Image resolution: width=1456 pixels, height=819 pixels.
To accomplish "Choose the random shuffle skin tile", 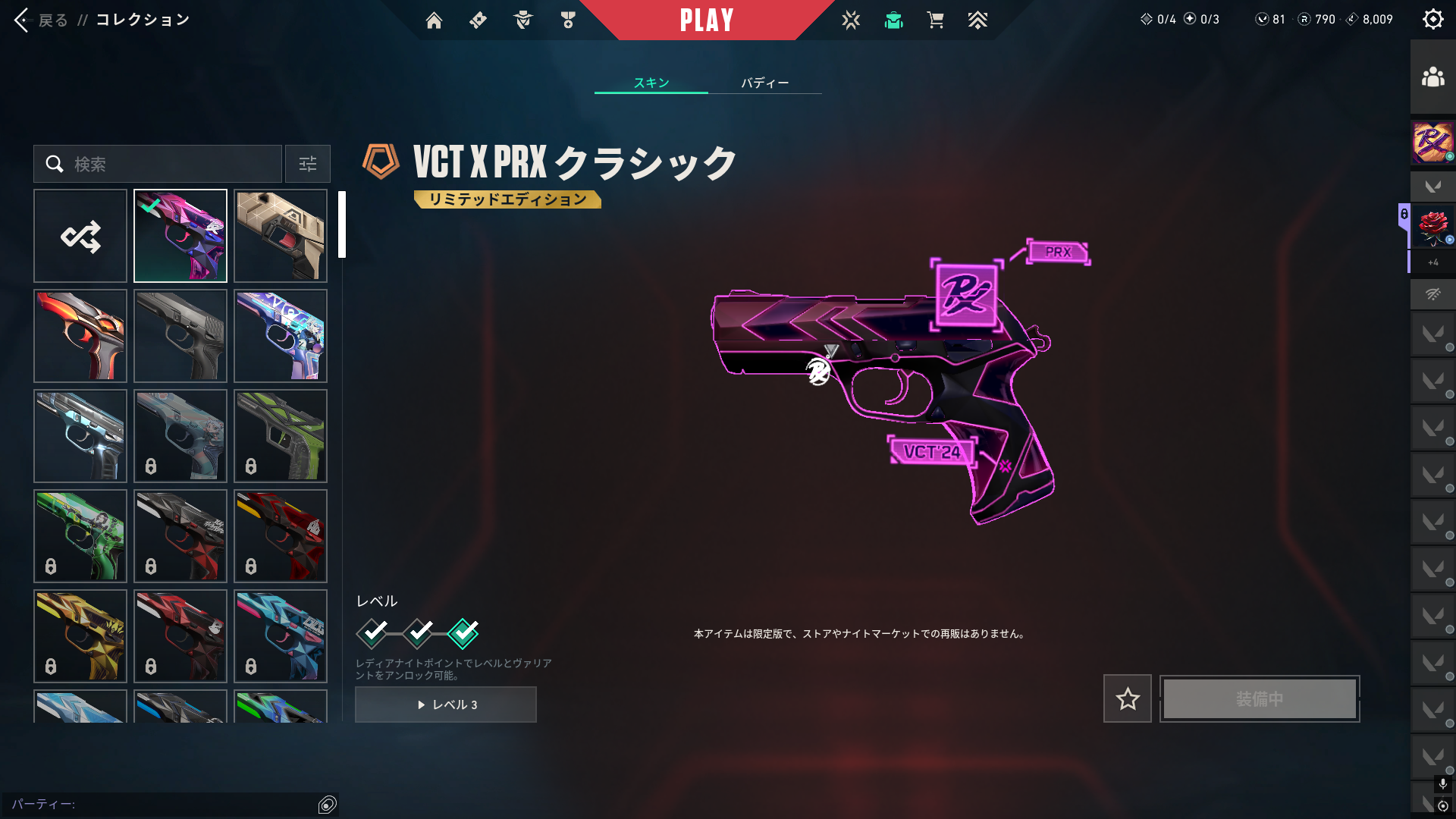I will tap(80, 236).
